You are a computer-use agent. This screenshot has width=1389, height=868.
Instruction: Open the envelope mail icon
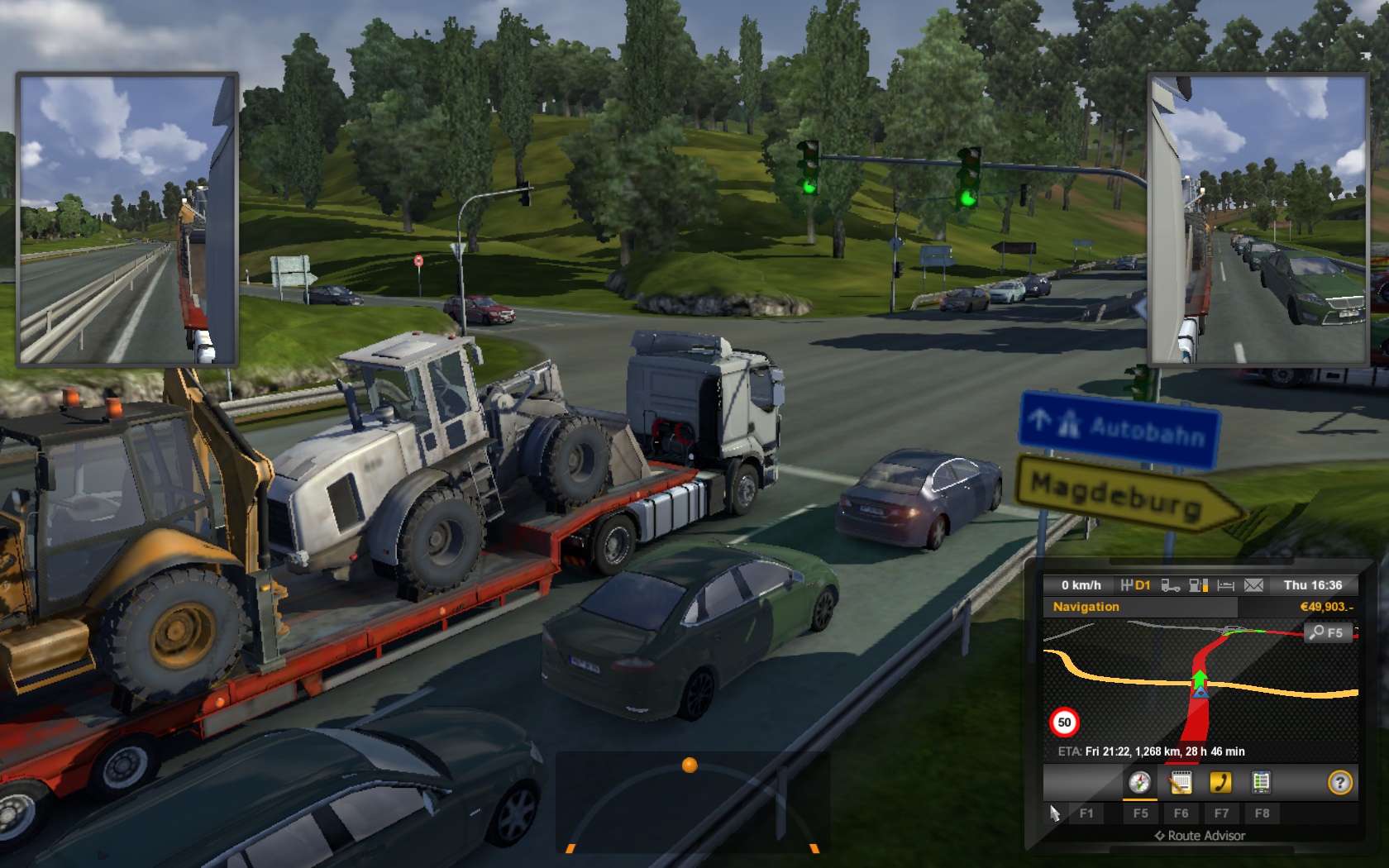[x=1253, y=585]
